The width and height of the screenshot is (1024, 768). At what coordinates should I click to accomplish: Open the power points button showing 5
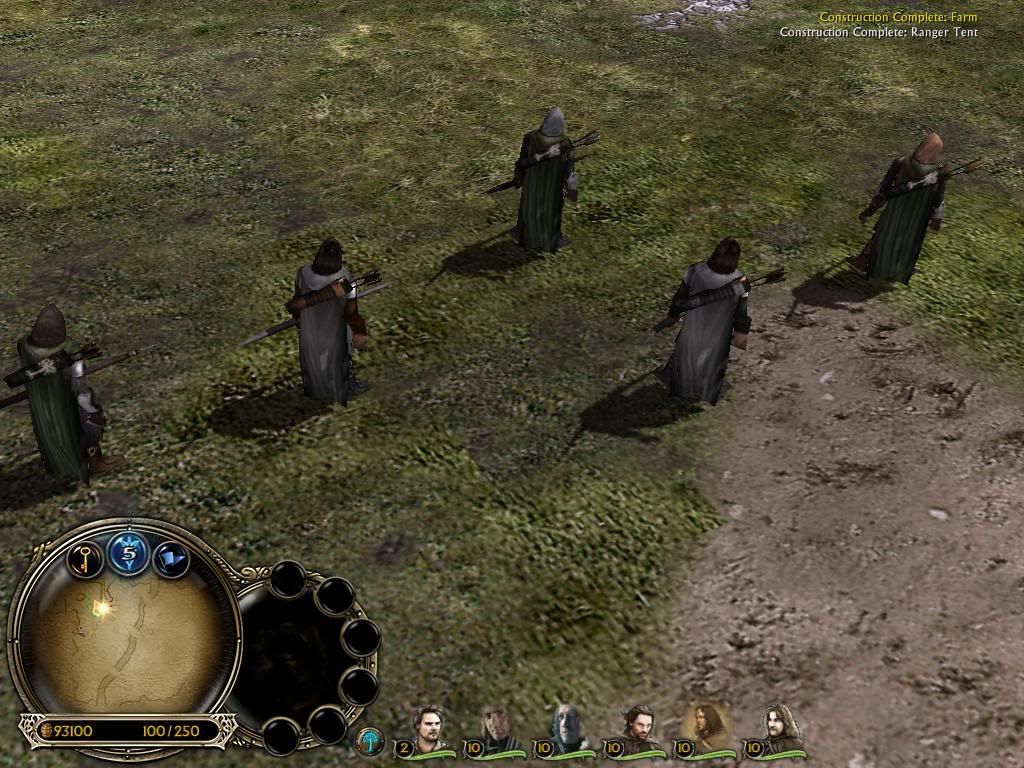pos(129,553)
